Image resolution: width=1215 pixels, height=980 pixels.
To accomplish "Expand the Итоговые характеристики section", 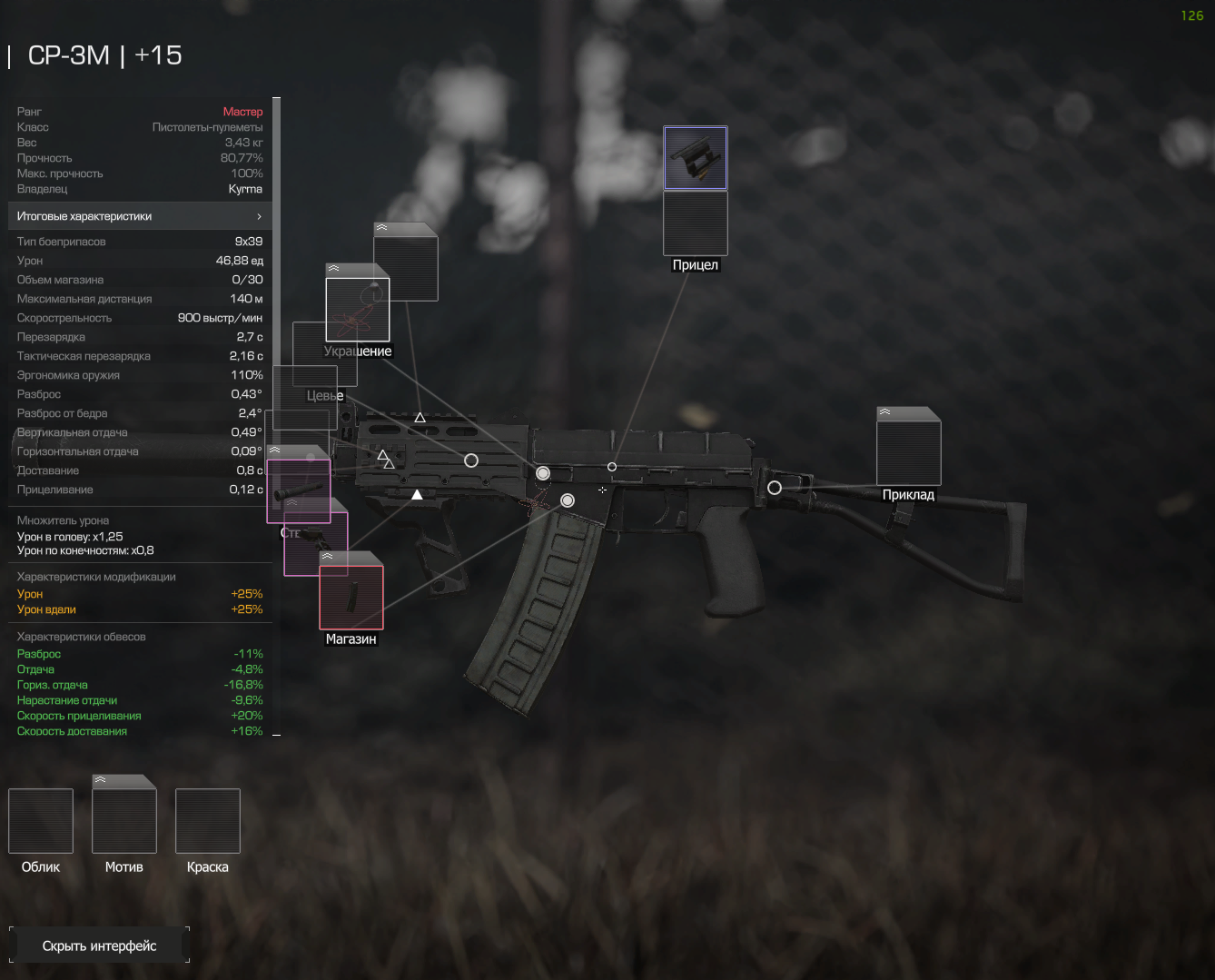I will (140, 216).
